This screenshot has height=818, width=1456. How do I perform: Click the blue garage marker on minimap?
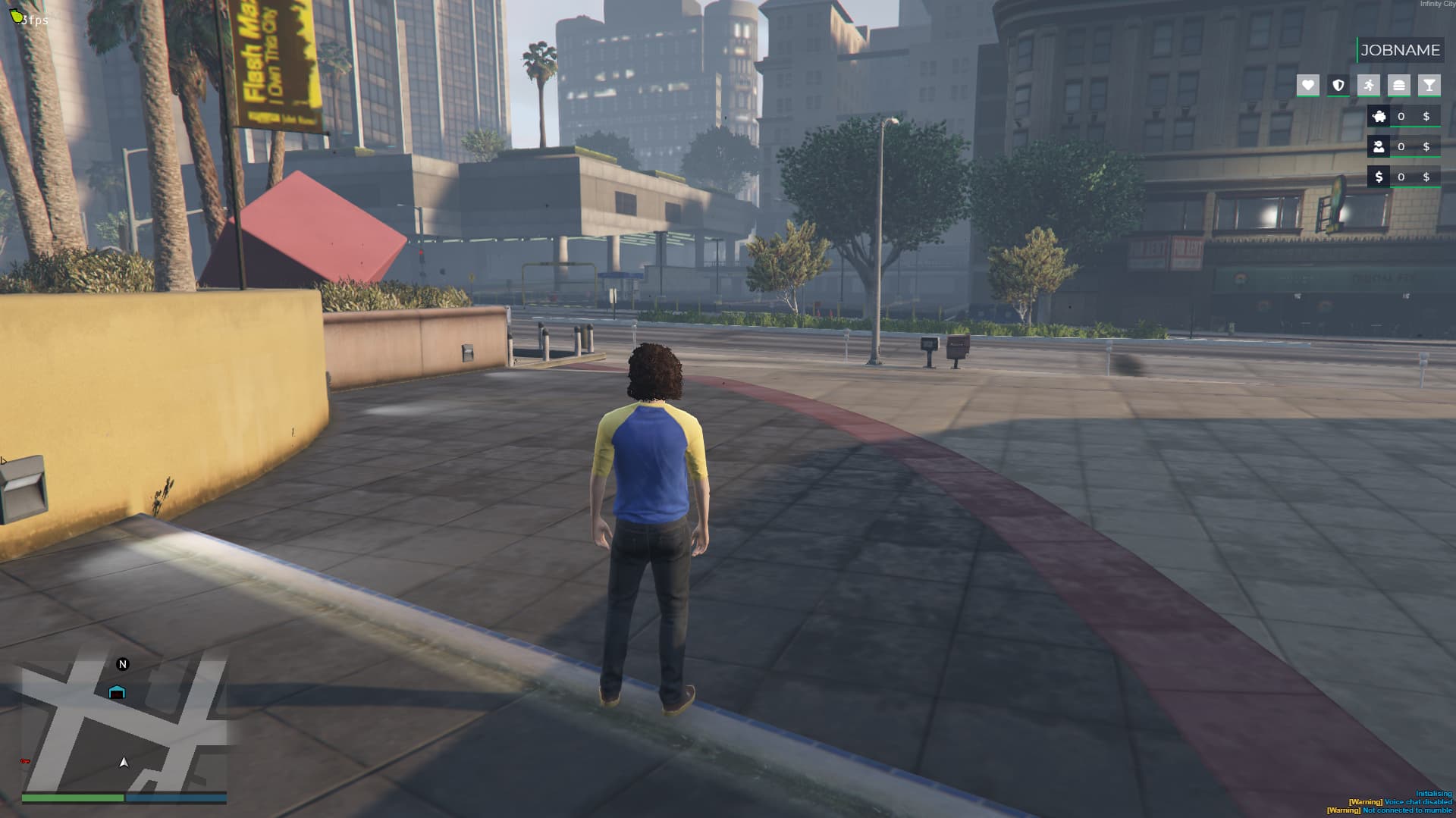(x=117, y=692)
